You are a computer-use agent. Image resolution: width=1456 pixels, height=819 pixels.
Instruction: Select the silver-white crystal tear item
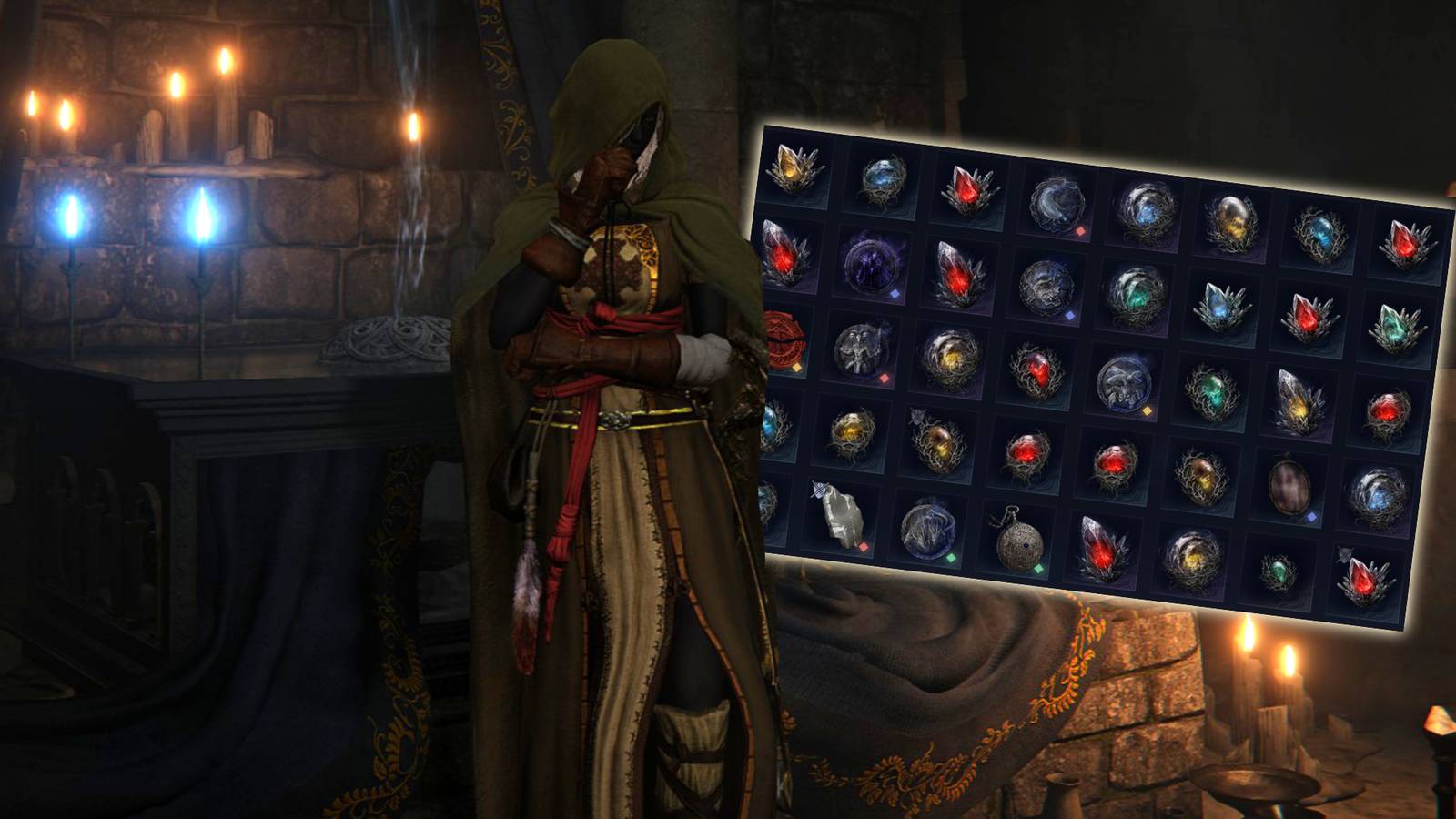(1299, 399)
